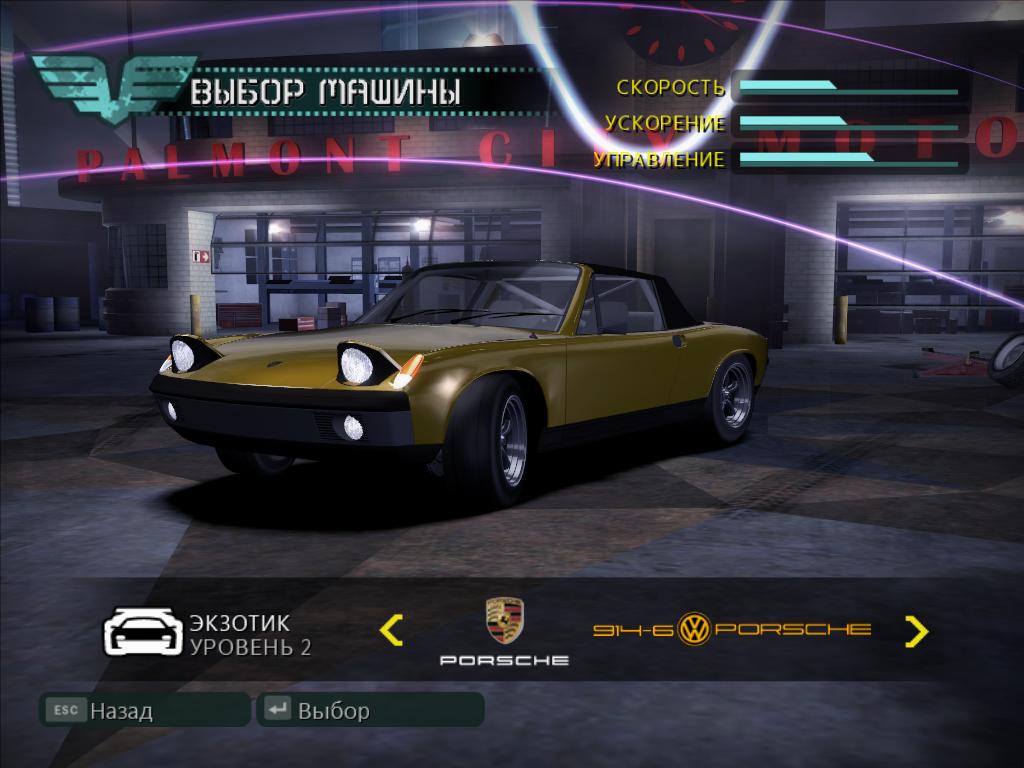This screenshot has height=768, width=1024.
Task: Click the Экзотик car class icon
Action: (x=144, y=631)
